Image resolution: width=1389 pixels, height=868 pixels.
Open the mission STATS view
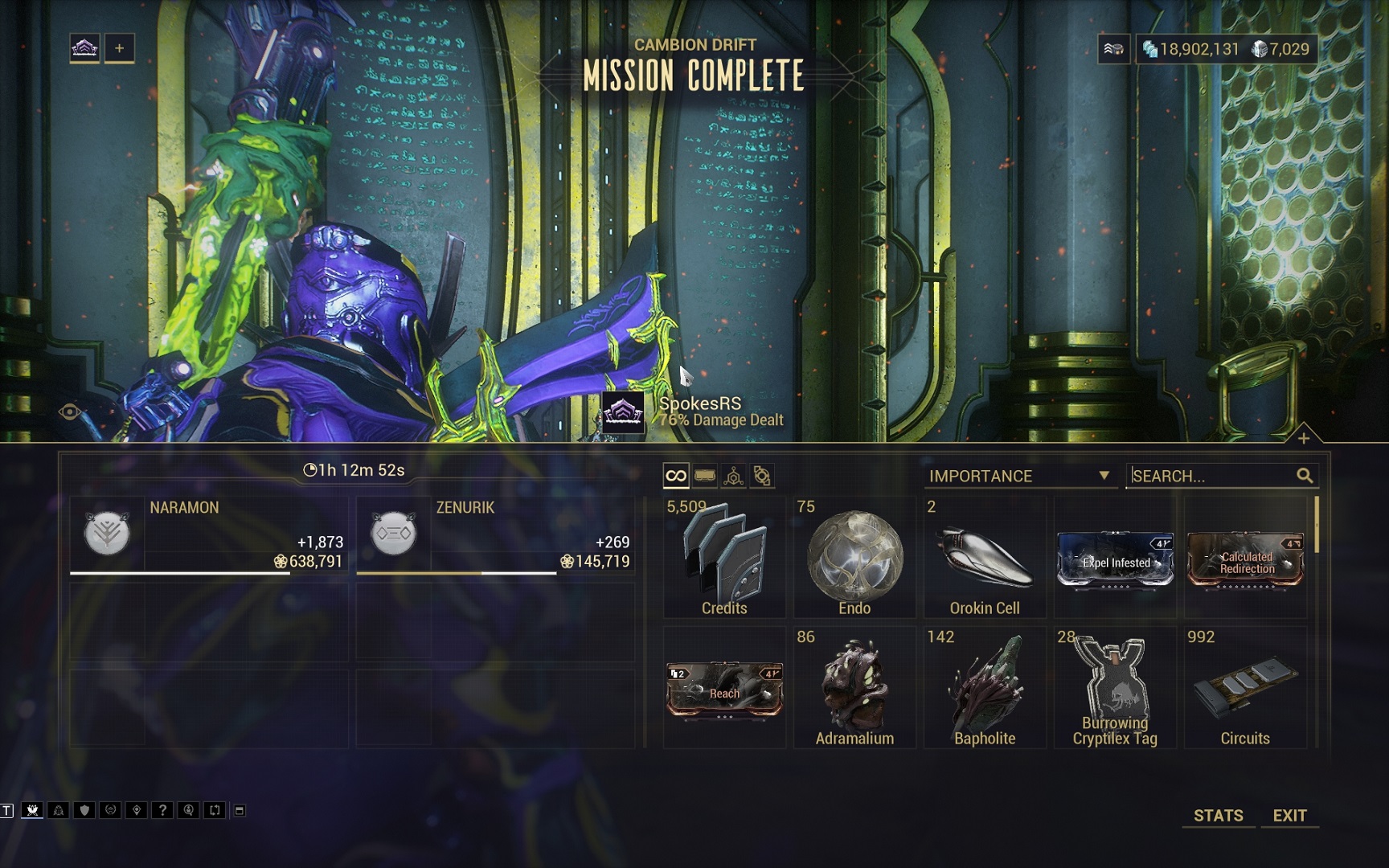click(x=1218, y=815)
